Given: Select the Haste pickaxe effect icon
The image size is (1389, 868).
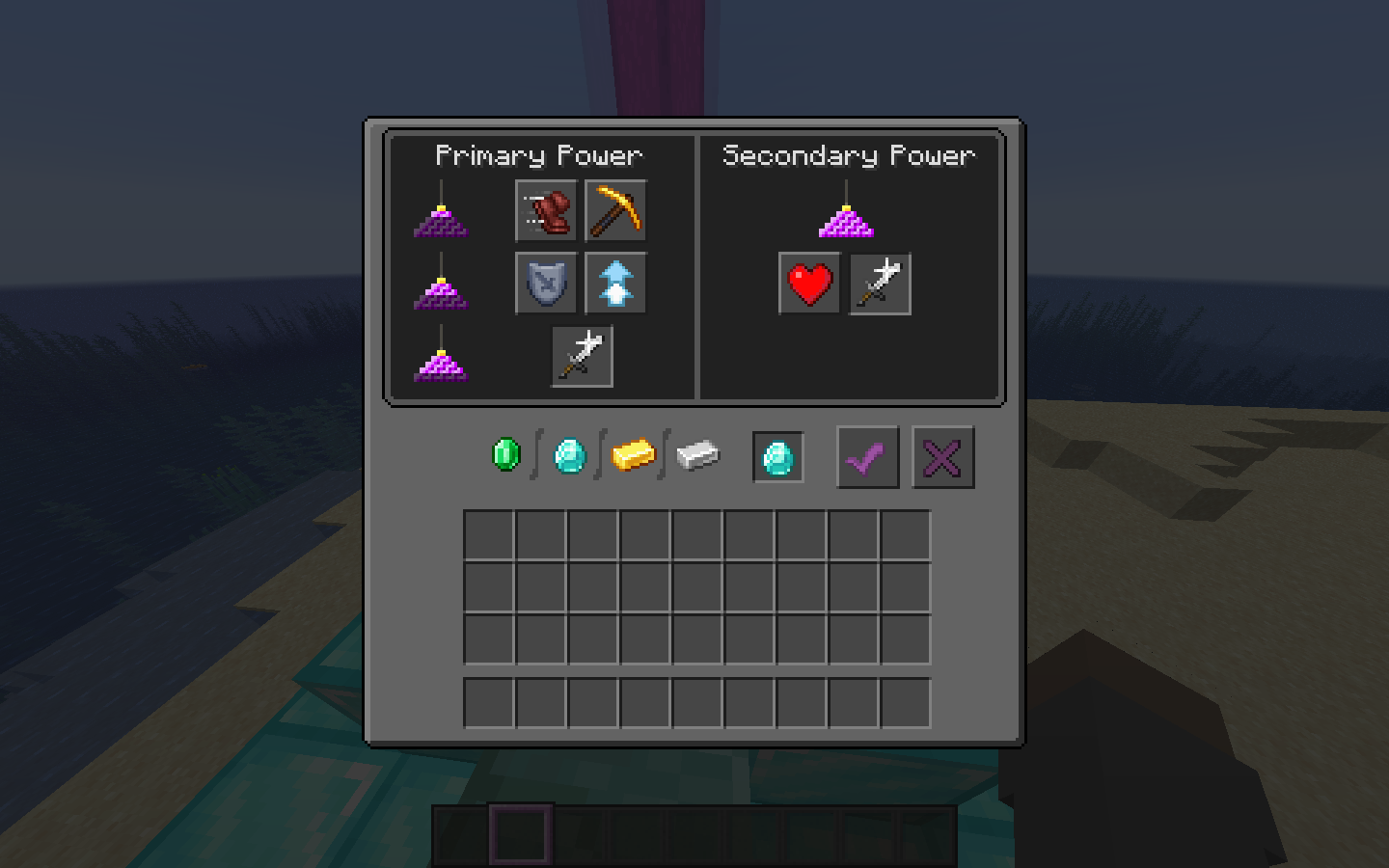Looking at the screenshot, I should click(x=615, y=212).
